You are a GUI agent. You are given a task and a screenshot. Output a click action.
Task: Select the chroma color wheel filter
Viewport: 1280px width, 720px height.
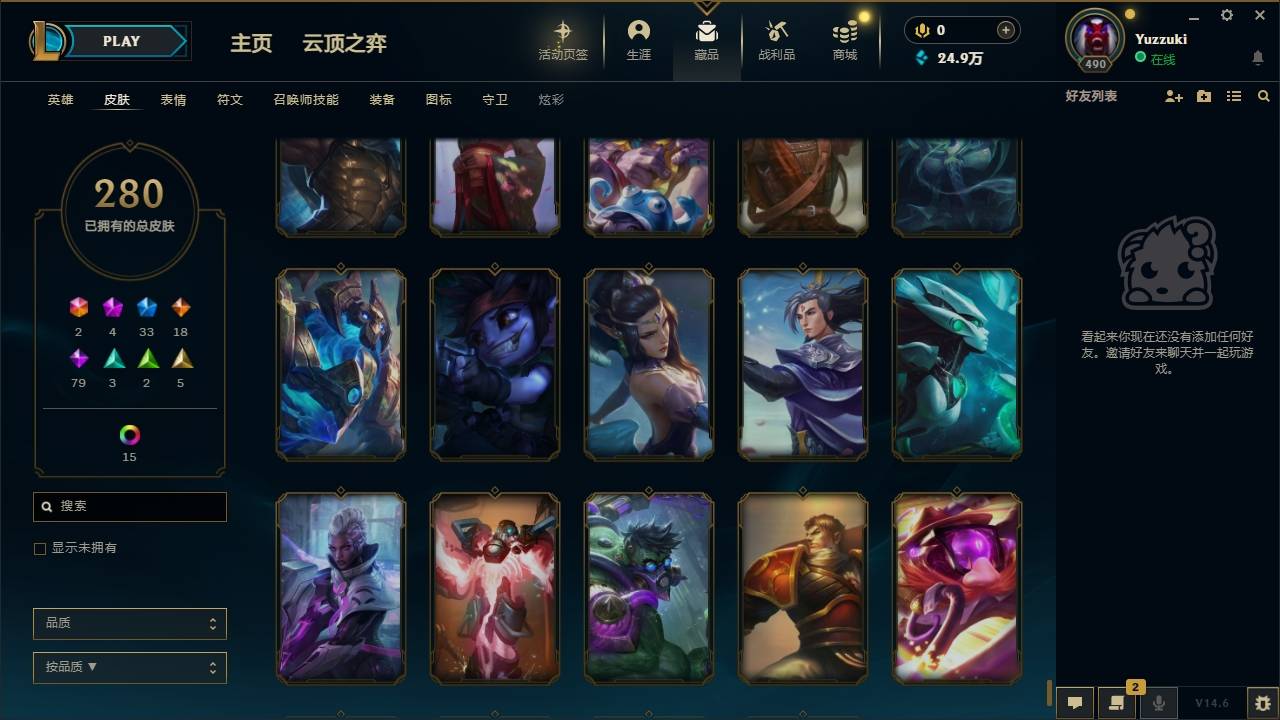pos(129,435)
